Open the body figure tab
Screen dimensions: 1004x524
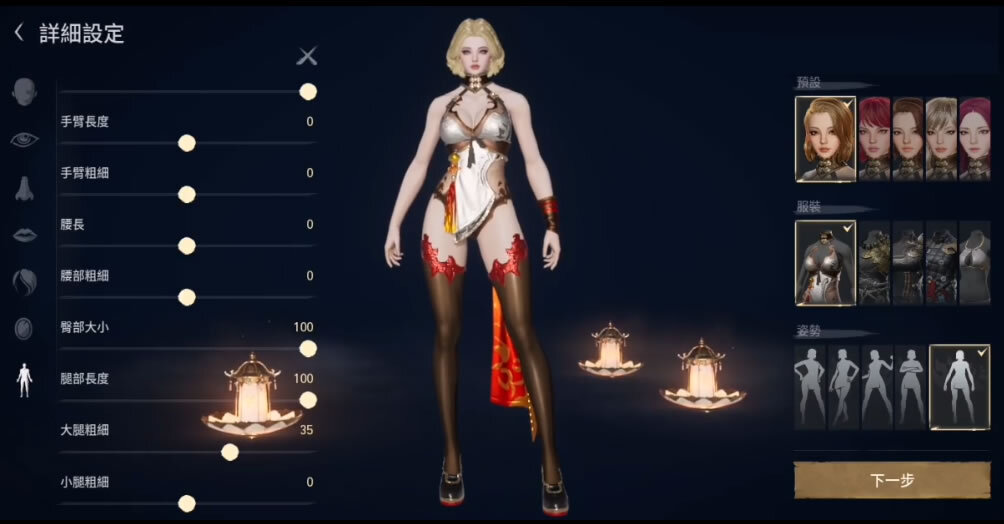[25, 379]
